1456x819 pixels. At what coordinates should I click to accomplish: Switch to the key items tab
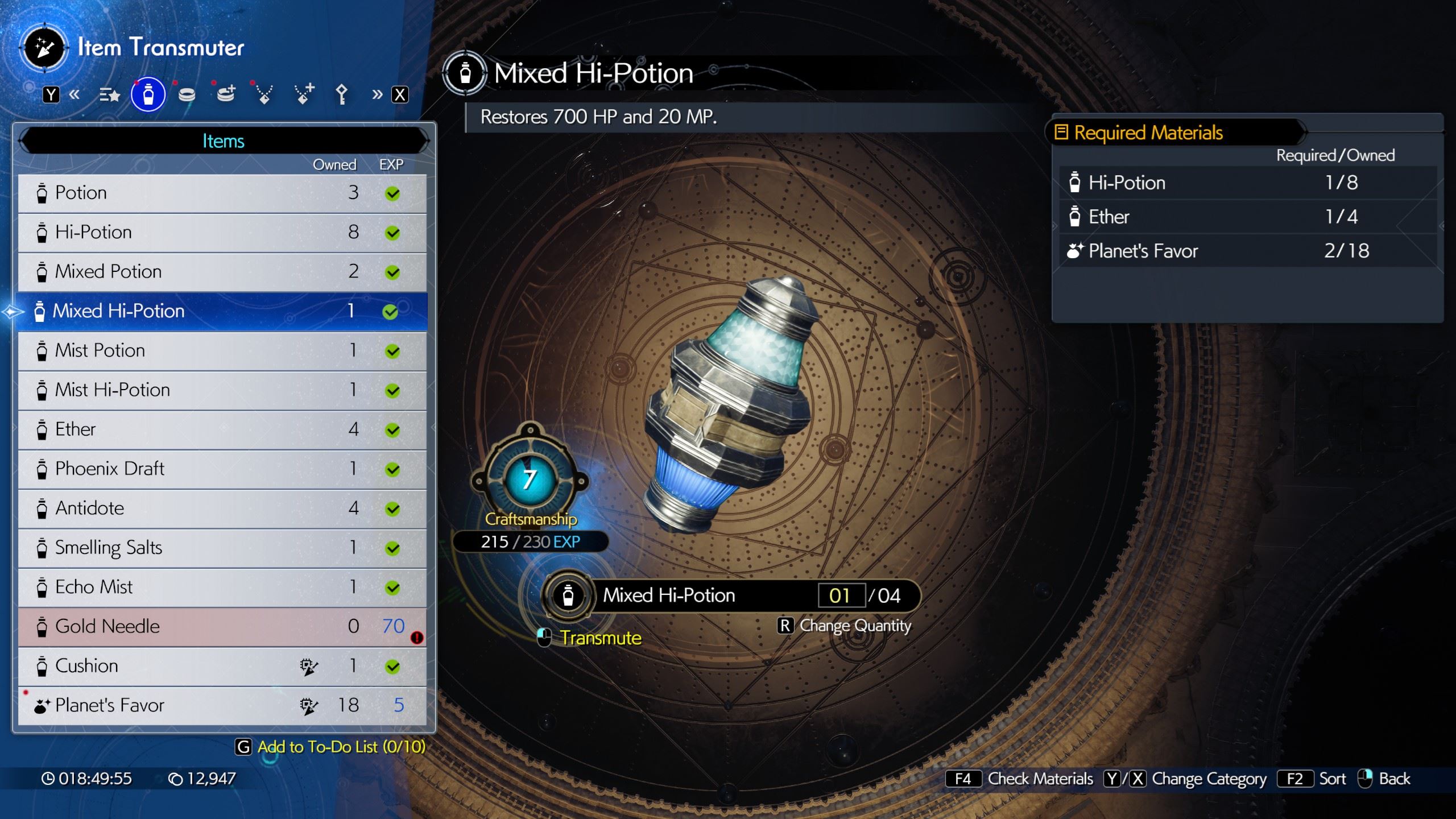341,95
